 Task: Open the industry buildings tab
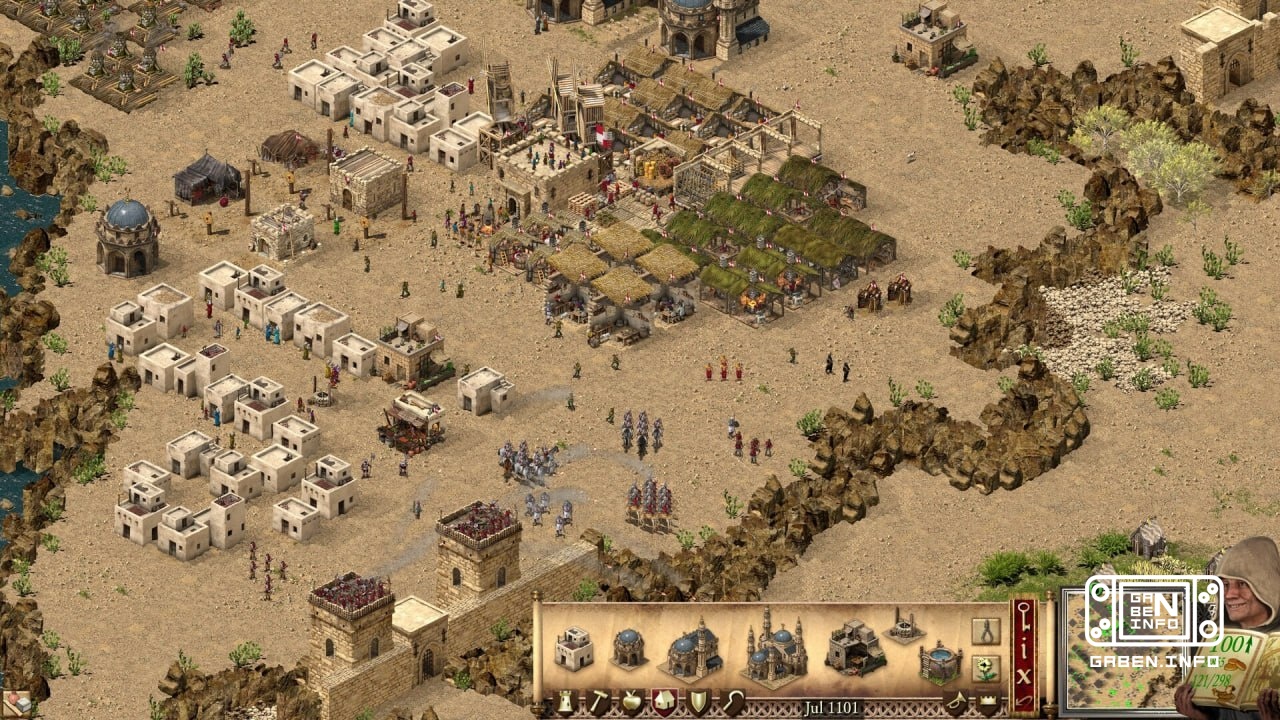(x=598, y=702)
